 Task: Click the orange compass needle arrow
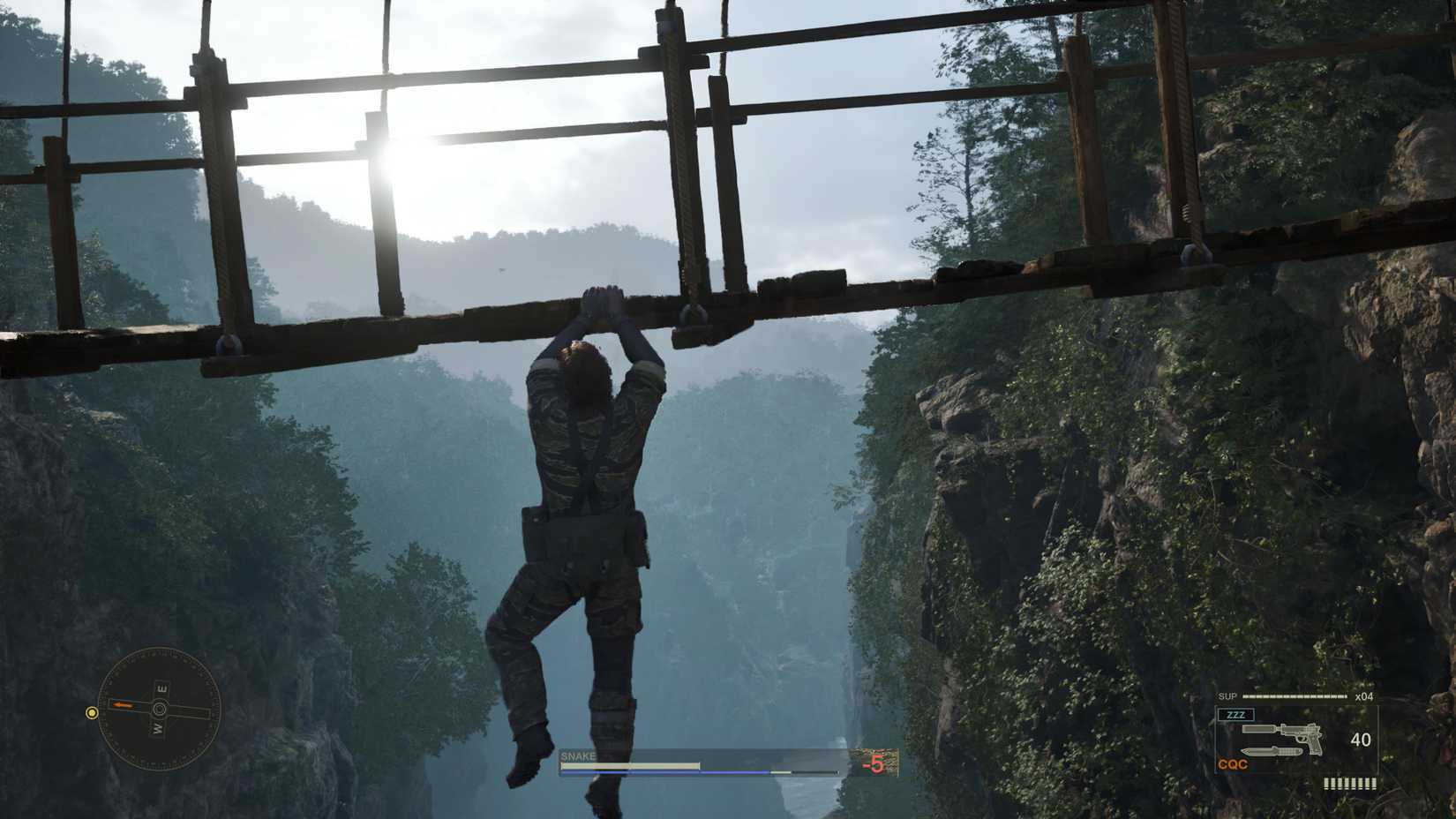click(x=123, y=705)
